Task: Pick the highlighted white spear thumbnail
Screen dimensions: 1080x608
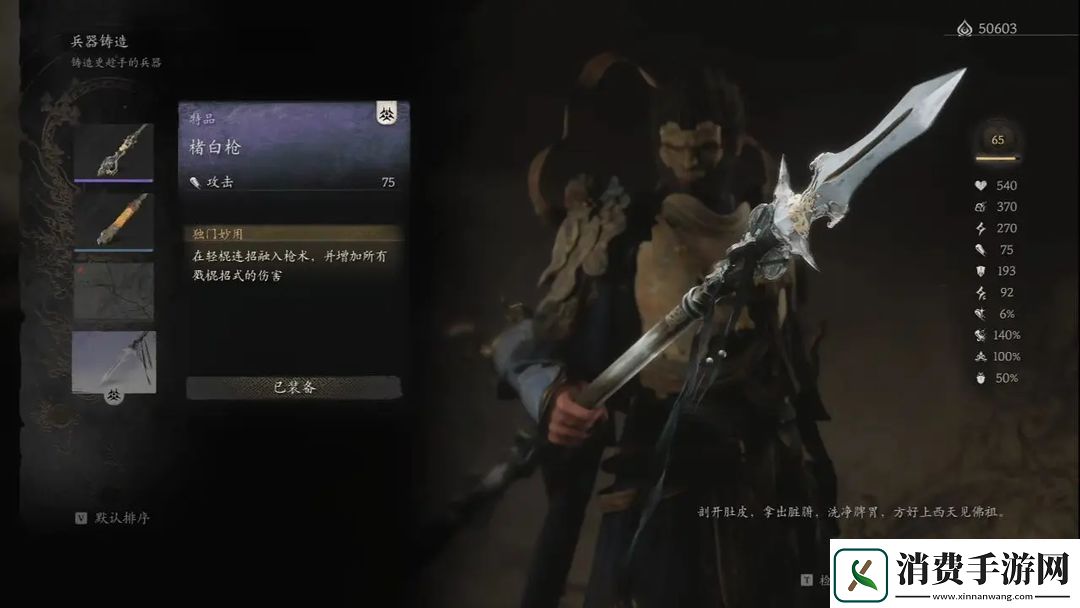Action: (113, 360)
